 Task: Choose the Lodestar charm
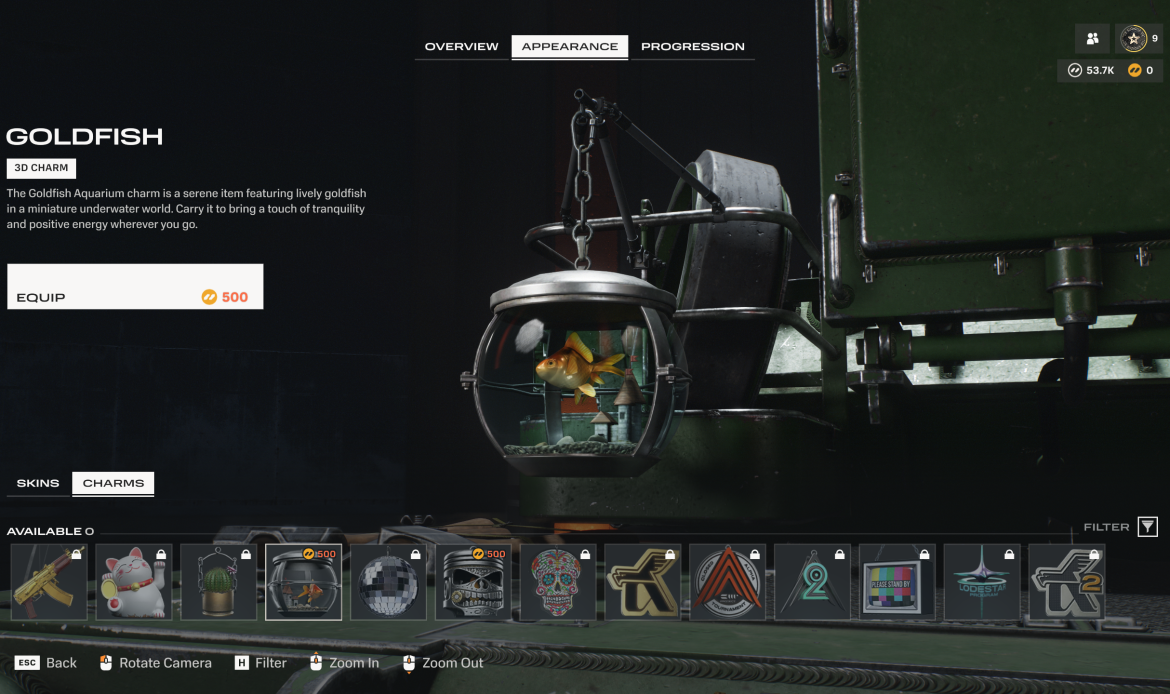[x=981, y=582]
